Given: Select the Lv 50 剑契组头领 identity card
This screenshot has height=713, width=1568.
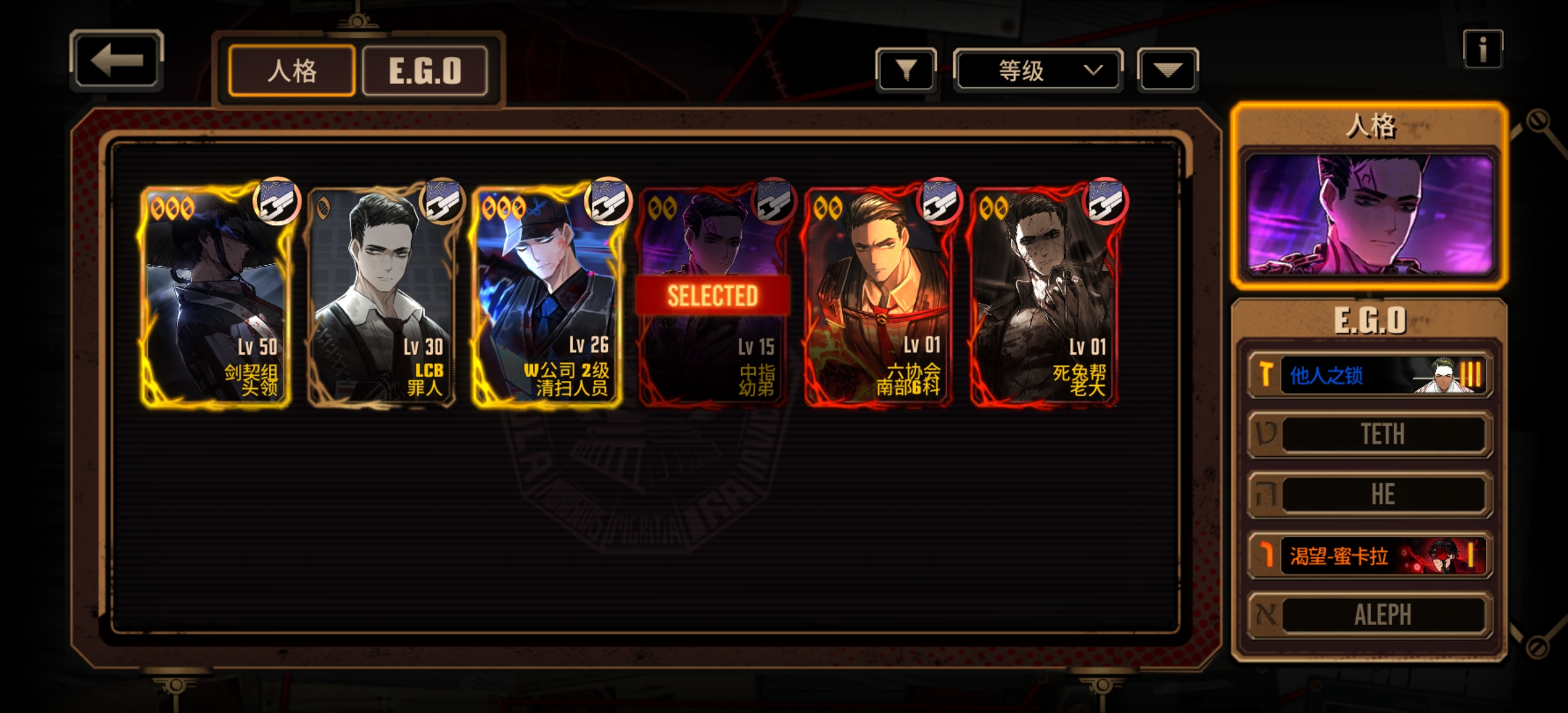Looking at the screenshot, I should point(216,295).
